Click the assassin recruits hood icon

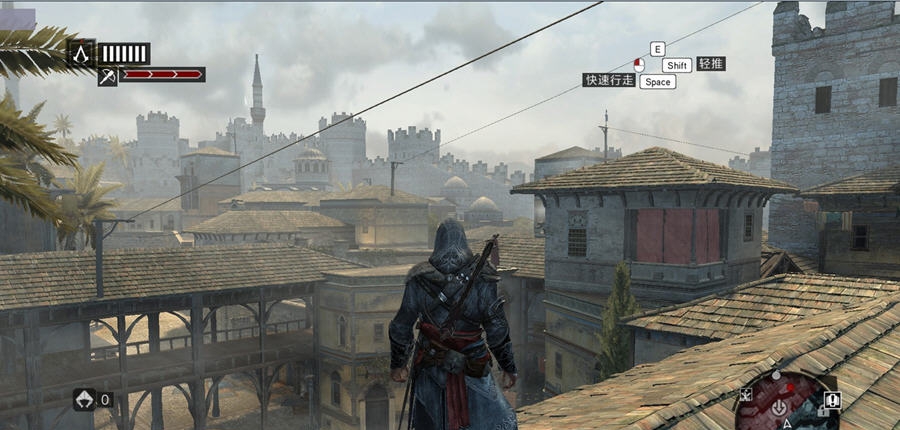tap(84, 399)
